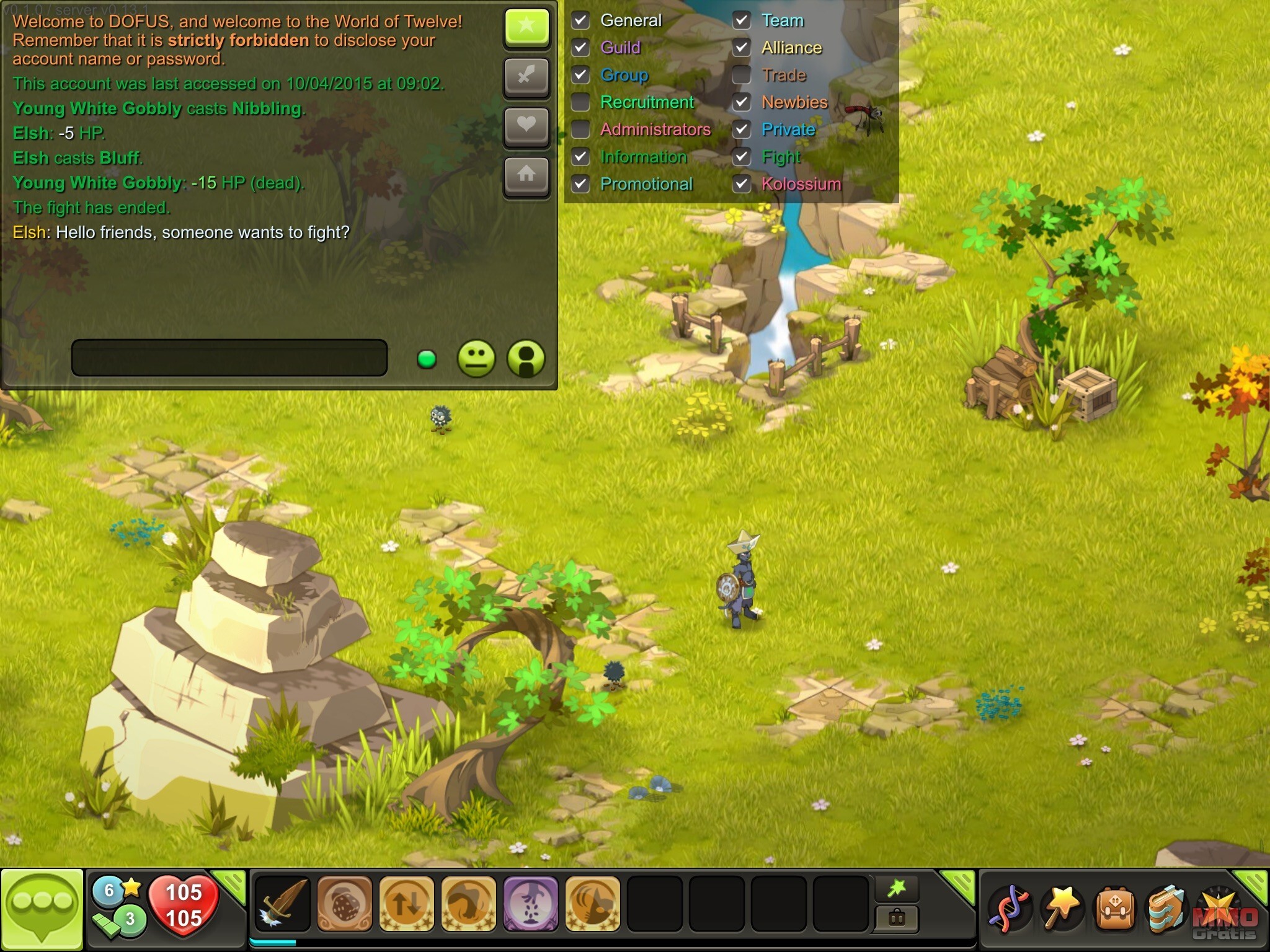Cast the up-down arrows spell
Image resolution: width=1270 pixels, height=952 pixels.
(407, 904)
